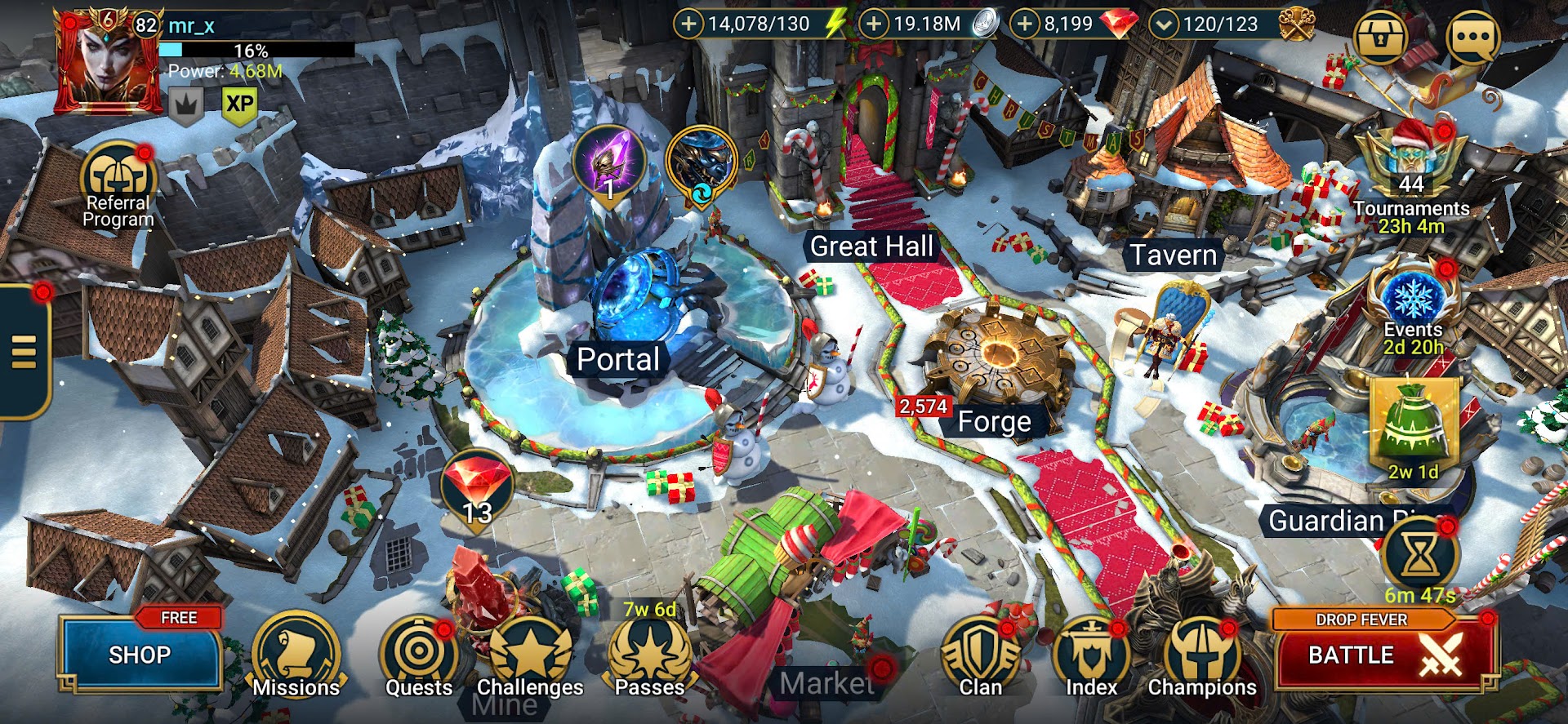The height and width of the screenshot is (724, 1568).
Task: Open the Referral Program
Action: tap(118, 184)
